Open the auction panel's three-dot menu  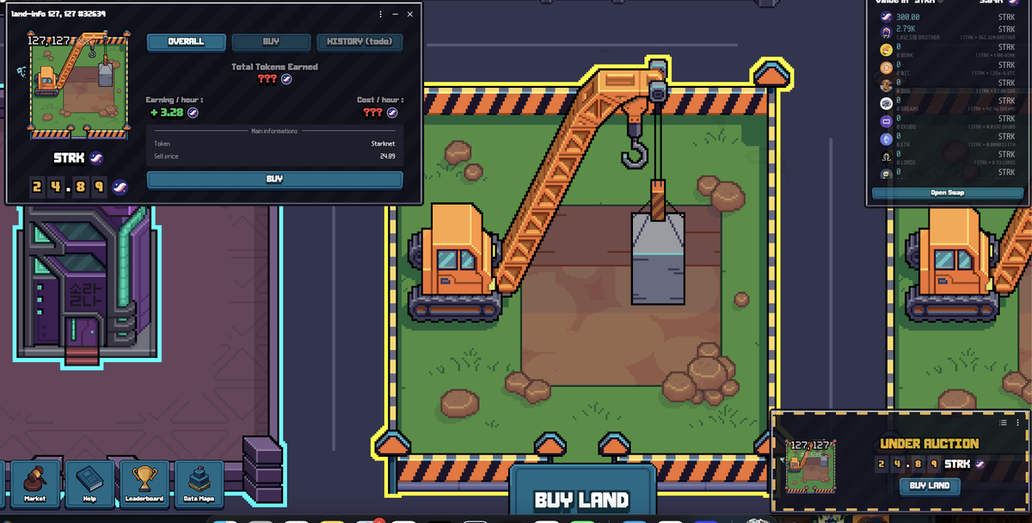coord(1019,423)
